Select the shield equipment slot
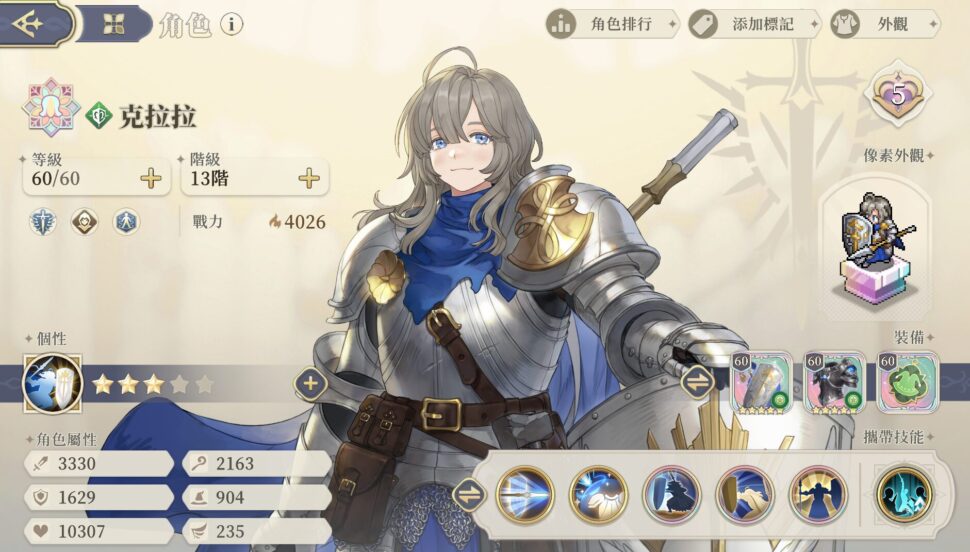The width and height of the screenshot is (970, 552). pyautogui.click(x=762, y=383)
